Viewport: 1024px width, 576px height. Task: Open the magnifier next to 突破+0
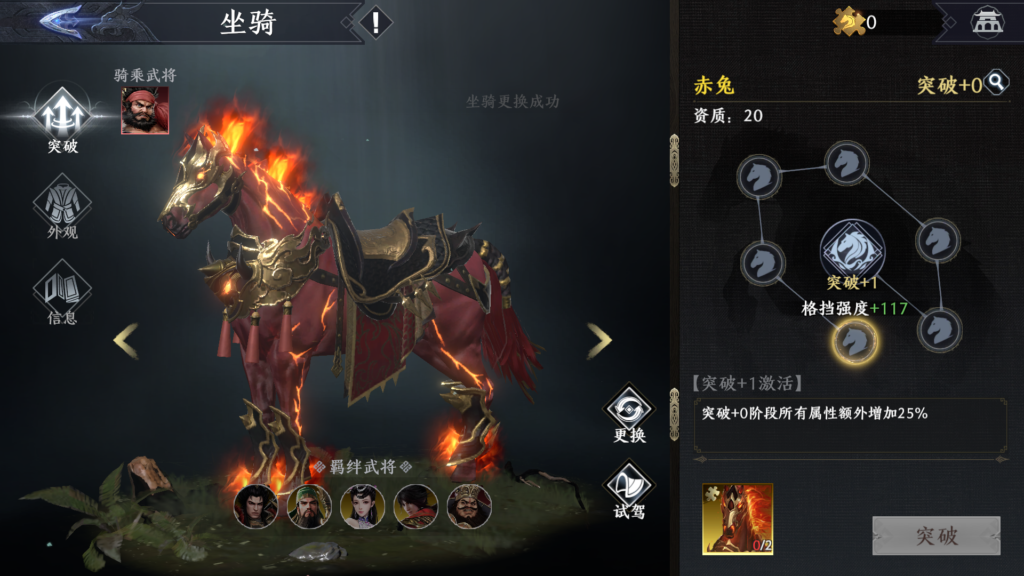coord(996,83)
